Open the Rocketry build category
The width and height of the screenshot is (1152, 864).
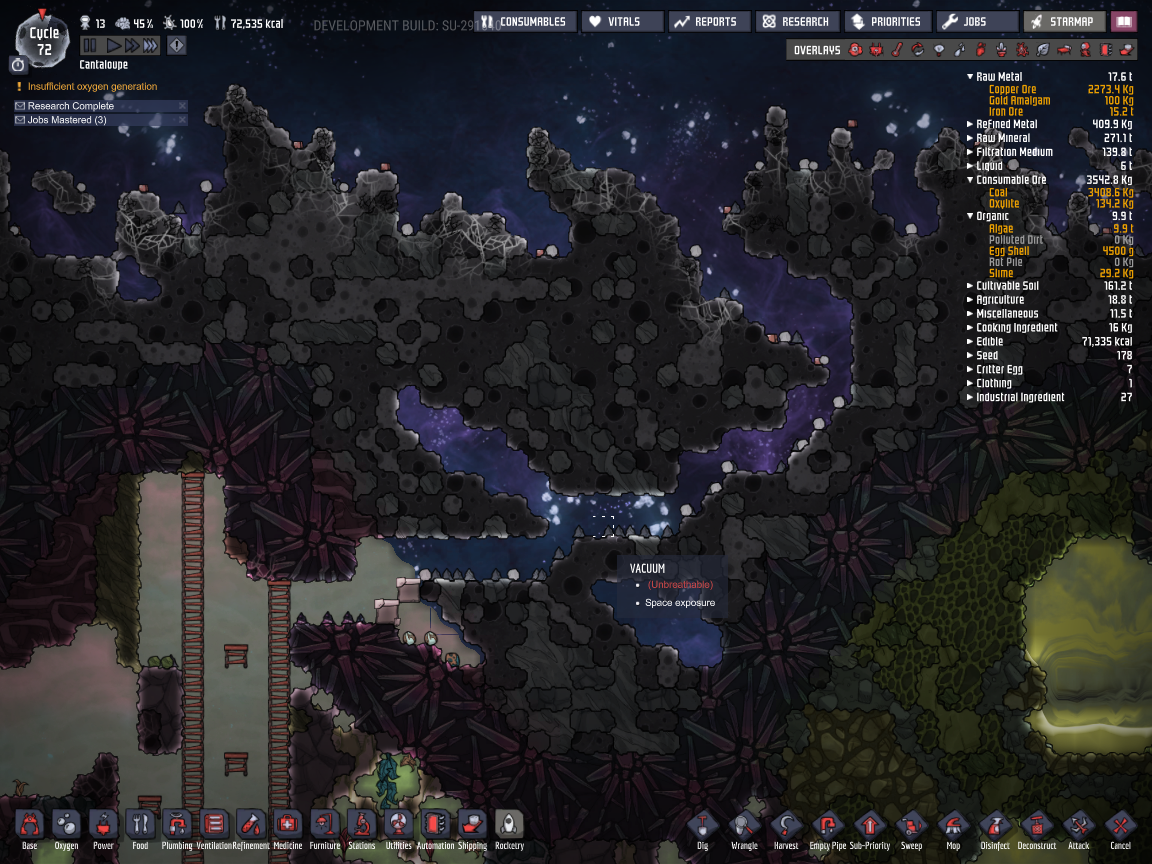click(x=509, y=826)
